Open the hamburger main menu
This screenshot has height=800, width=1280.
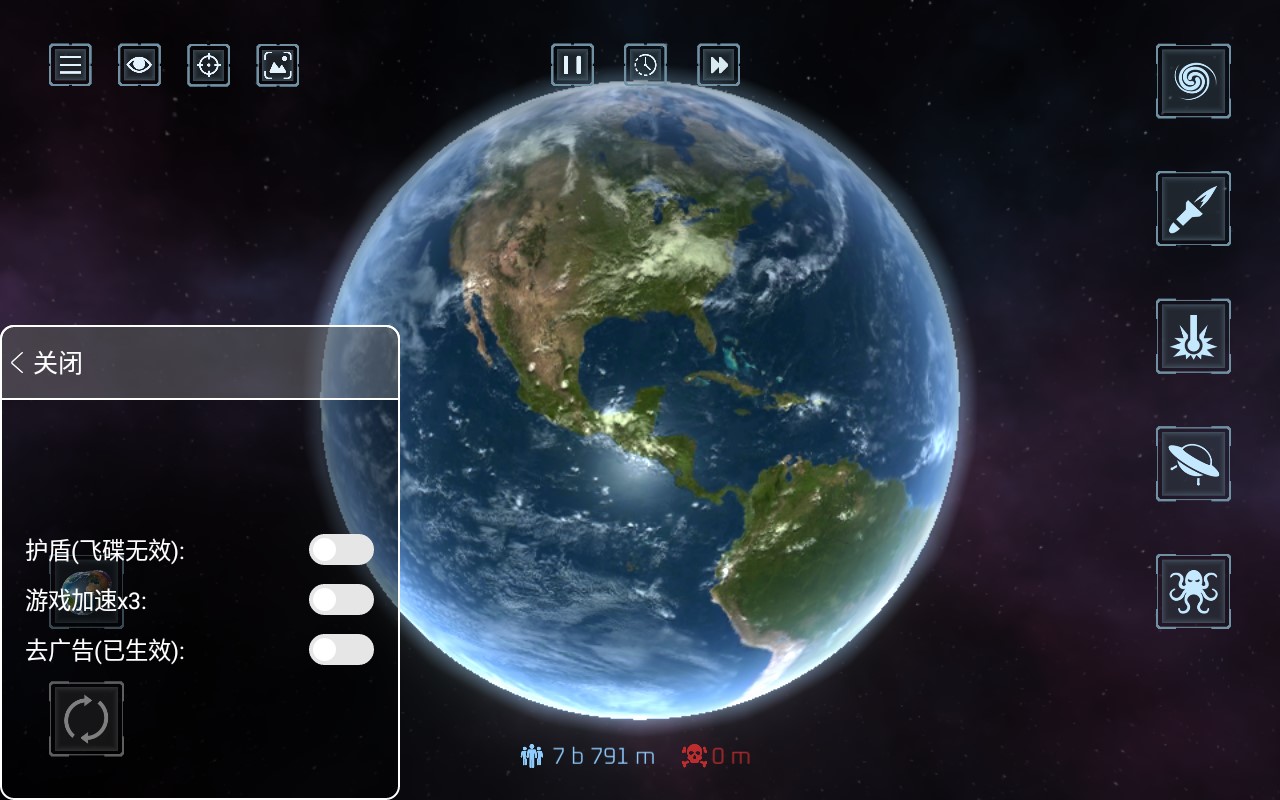(70, 65)
